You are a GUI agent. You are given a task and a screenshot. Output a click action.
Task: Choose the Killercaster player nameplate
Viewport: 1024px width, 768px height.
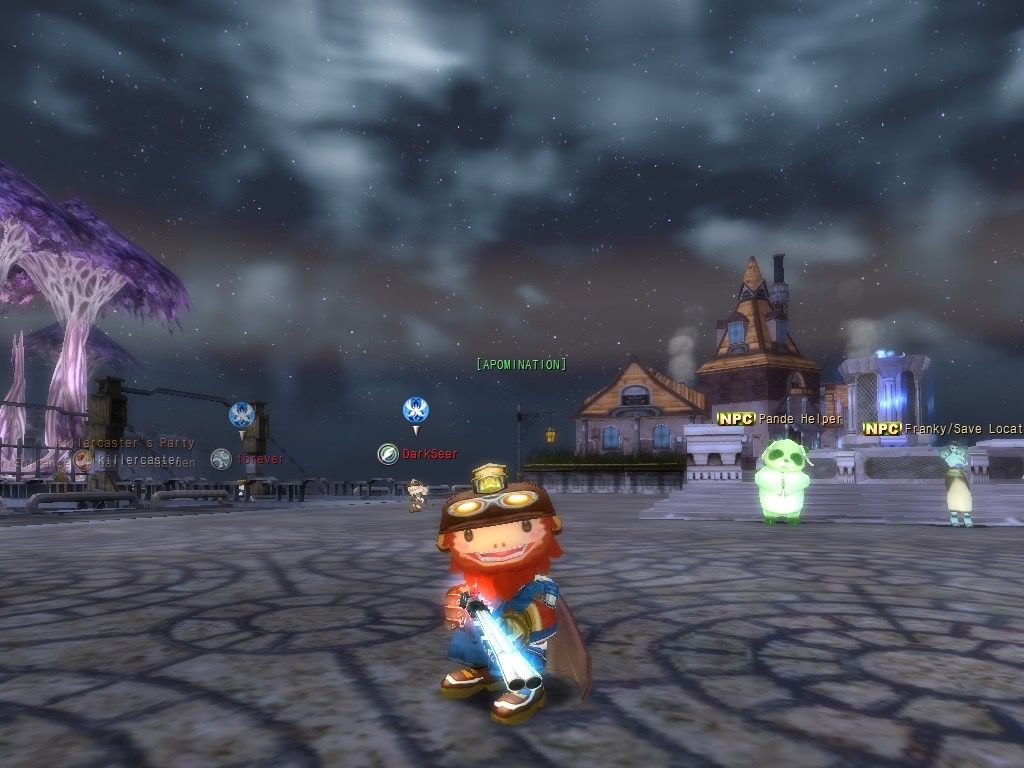tap(139, 460)
